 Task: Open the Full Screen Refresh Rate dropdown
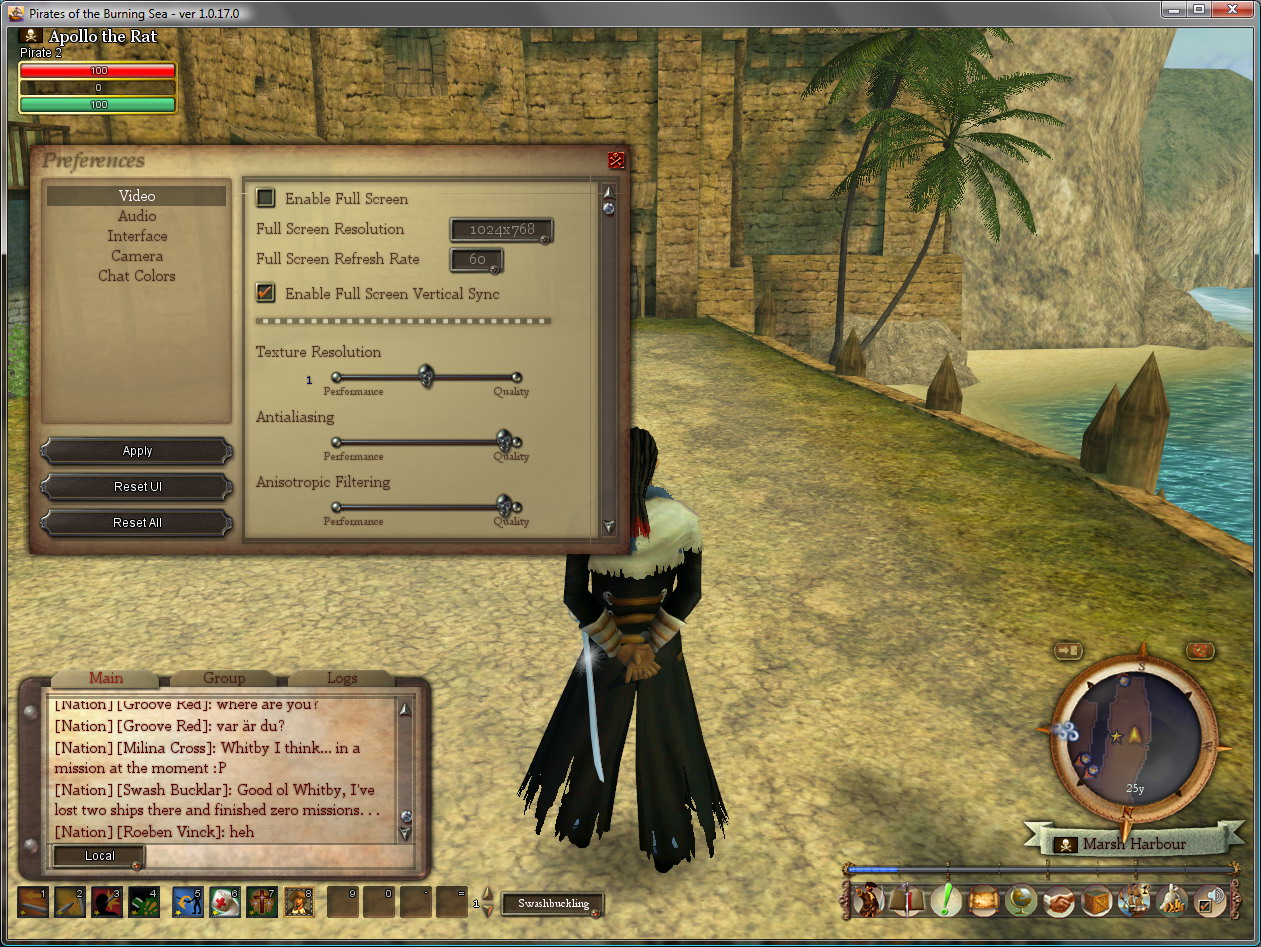pos(477,260)
